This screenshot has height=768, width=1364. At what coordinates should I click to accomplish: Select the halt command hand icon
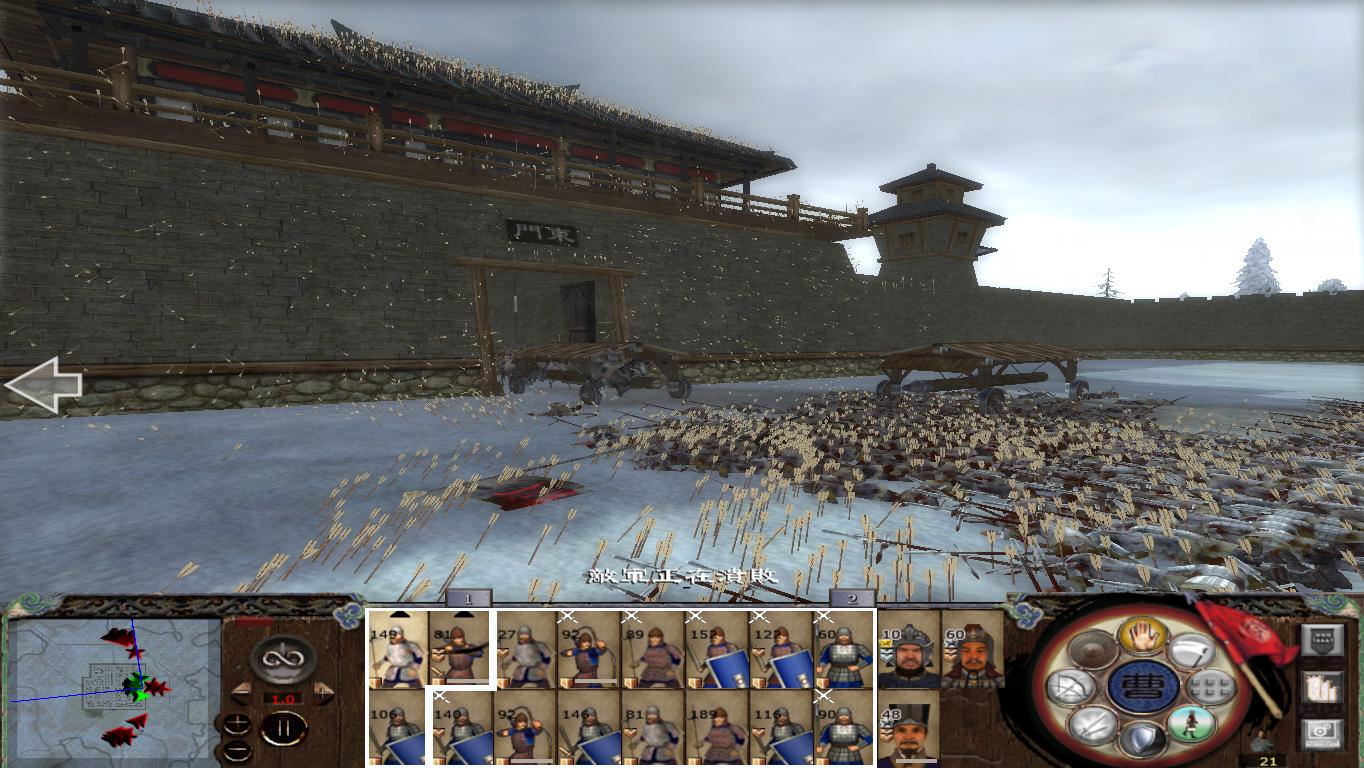tap(1141, 635)
